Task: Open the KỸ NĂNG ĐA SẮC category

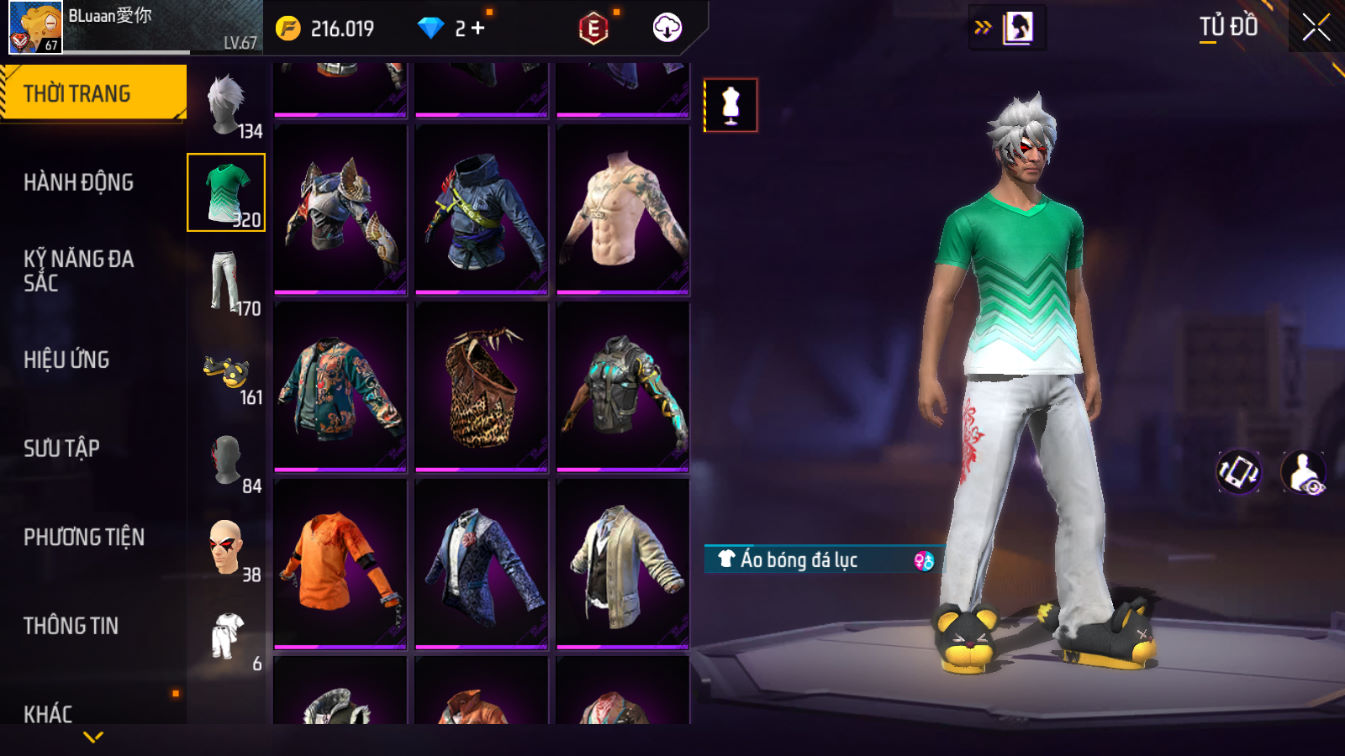Action: coord(79,271)
